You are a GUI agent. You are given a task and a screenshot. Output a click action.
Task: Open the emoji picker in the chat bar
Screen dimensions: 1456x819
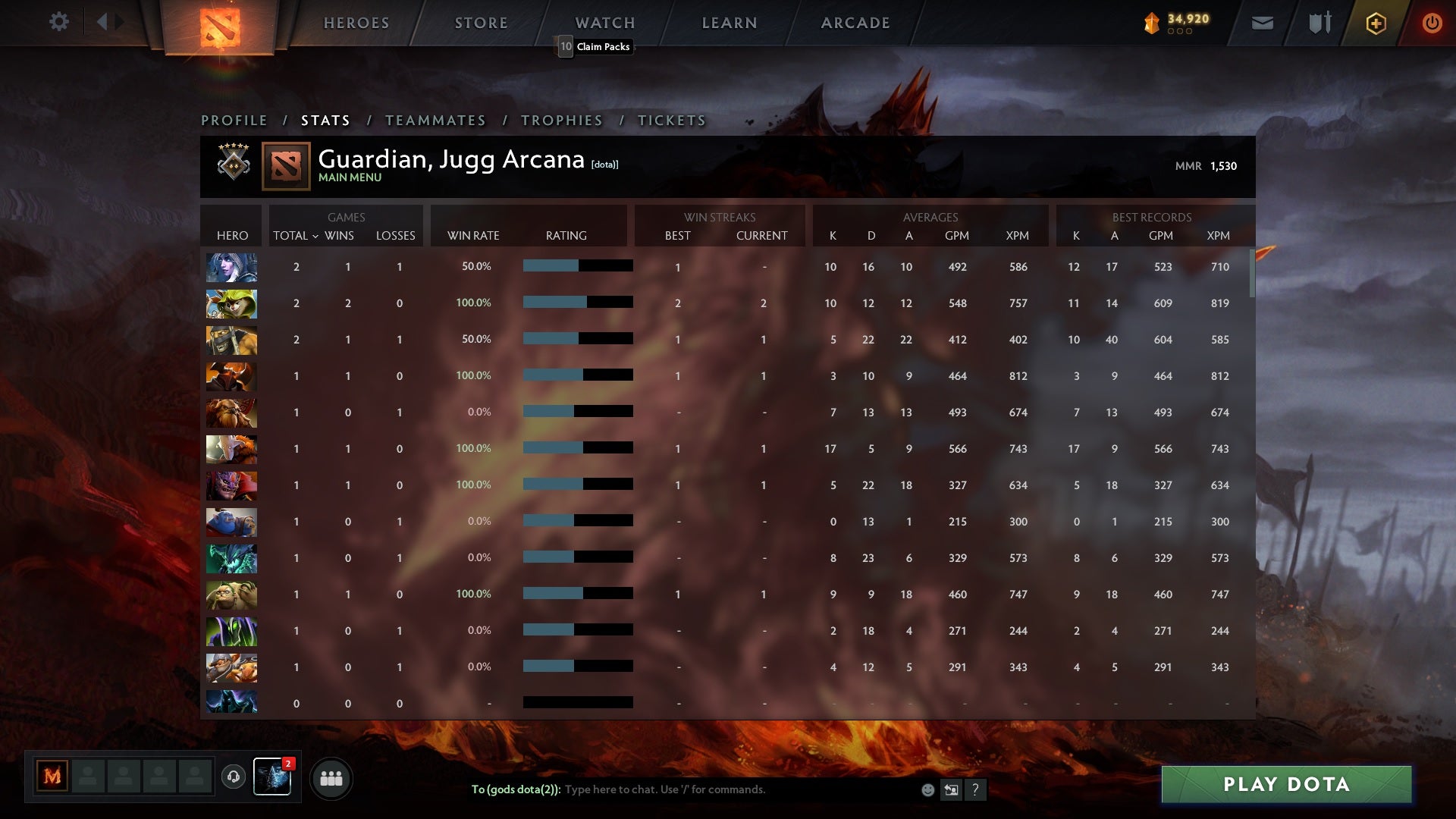tap(927, 789)
